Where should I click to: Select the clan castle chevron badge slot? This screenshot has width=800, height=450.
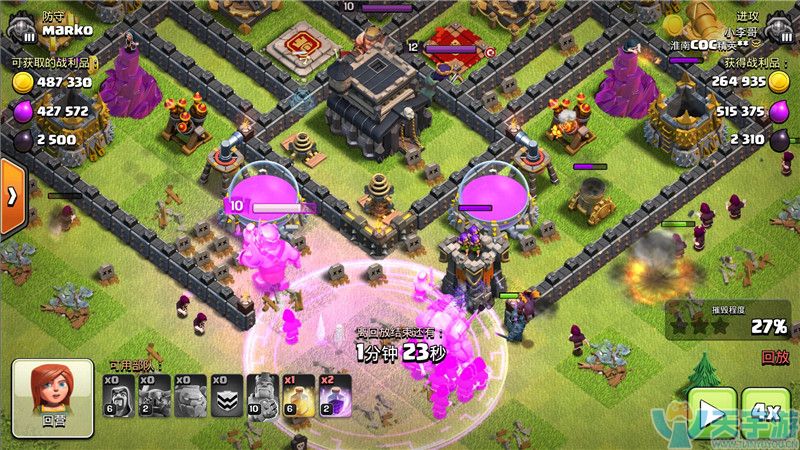tap(227, 396)
